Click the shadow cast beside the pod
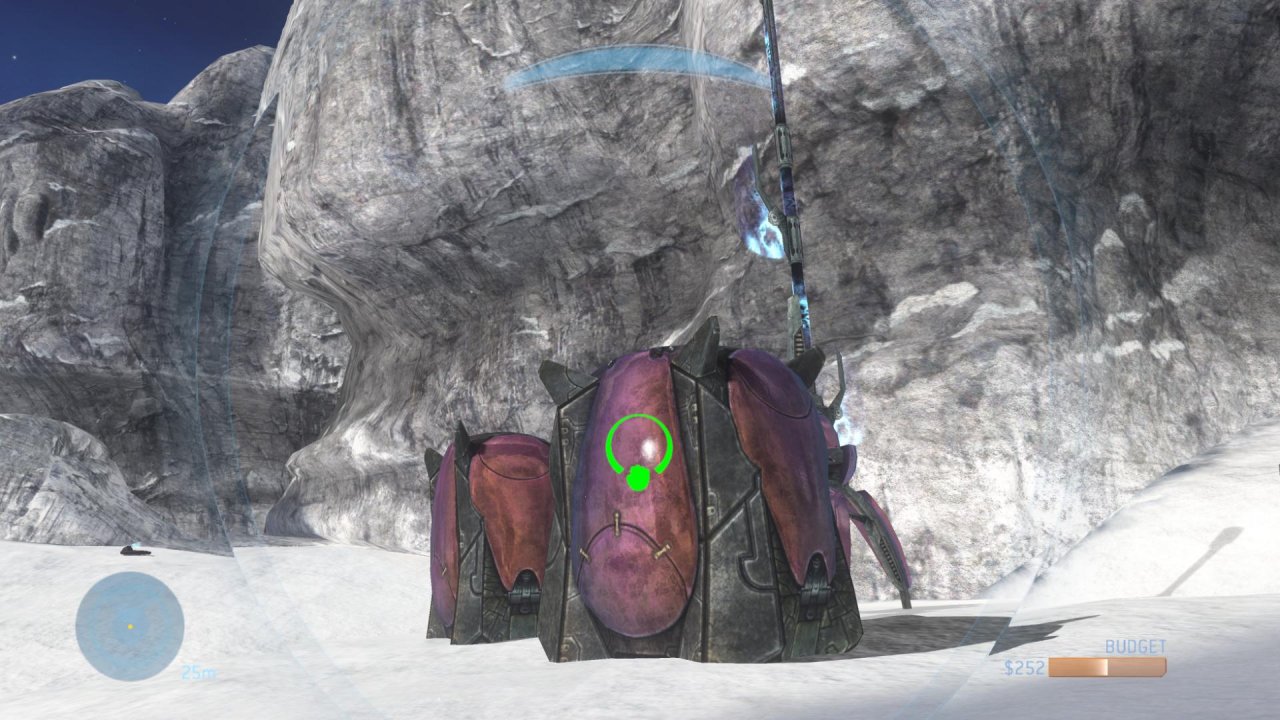1280x720 pixels. point(920,630)
